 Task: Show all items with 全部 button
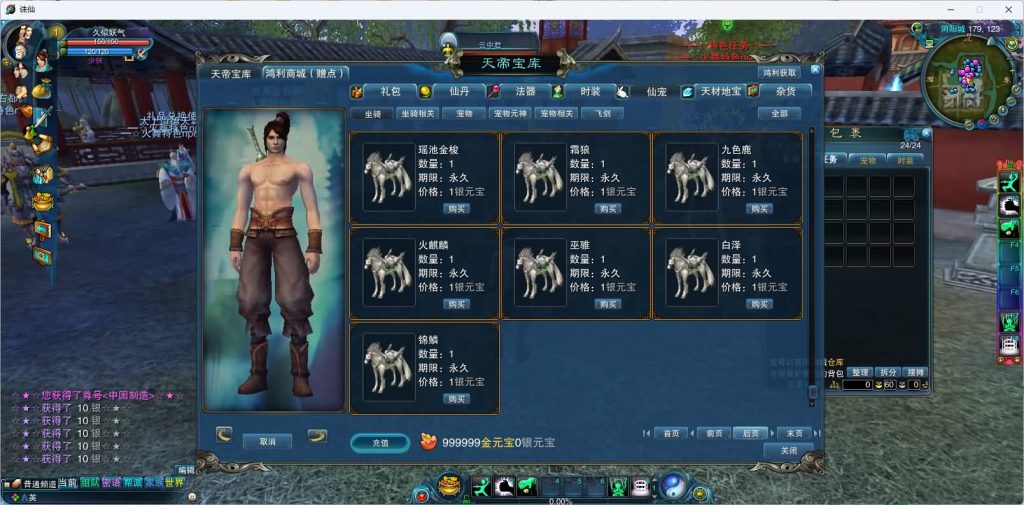(779, 114)
